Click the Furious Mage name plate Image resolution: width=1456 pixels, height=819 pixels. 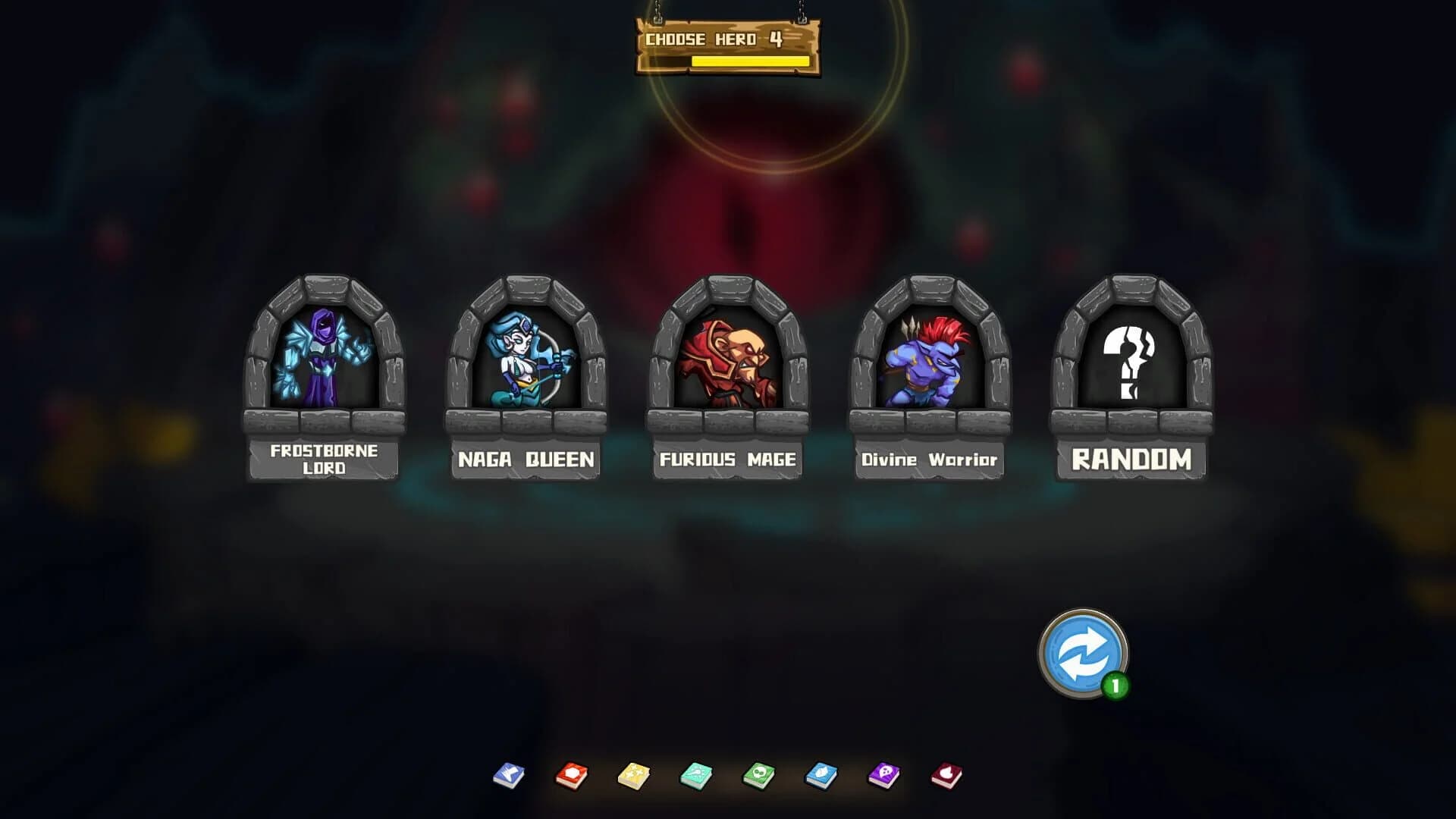728,458
